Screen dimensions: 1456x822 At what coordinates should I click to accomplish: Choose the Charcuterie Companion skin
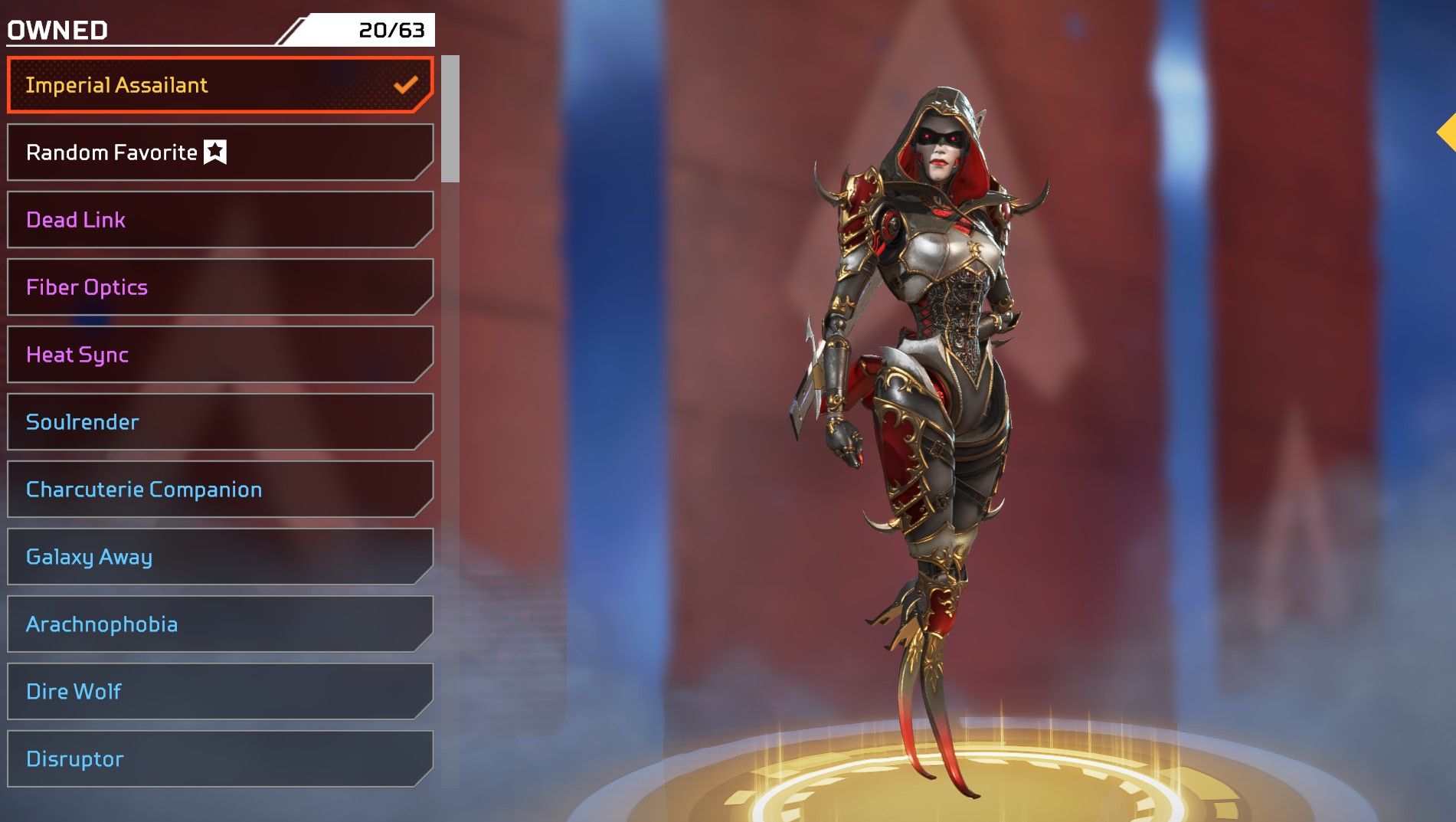(220, 490)
